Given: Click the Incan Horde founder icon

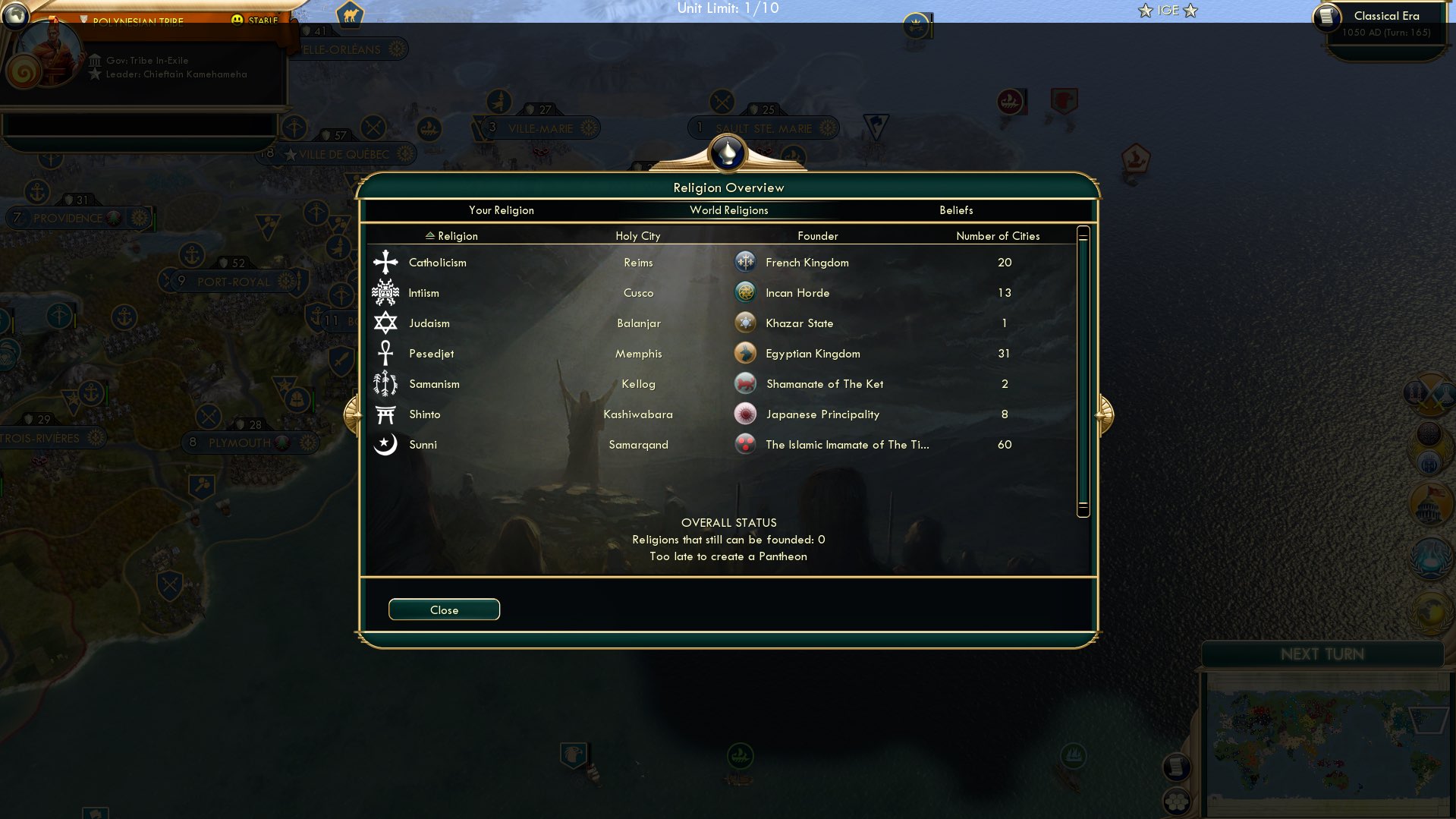Looking at the screenshot, I should tap(744, 292).
